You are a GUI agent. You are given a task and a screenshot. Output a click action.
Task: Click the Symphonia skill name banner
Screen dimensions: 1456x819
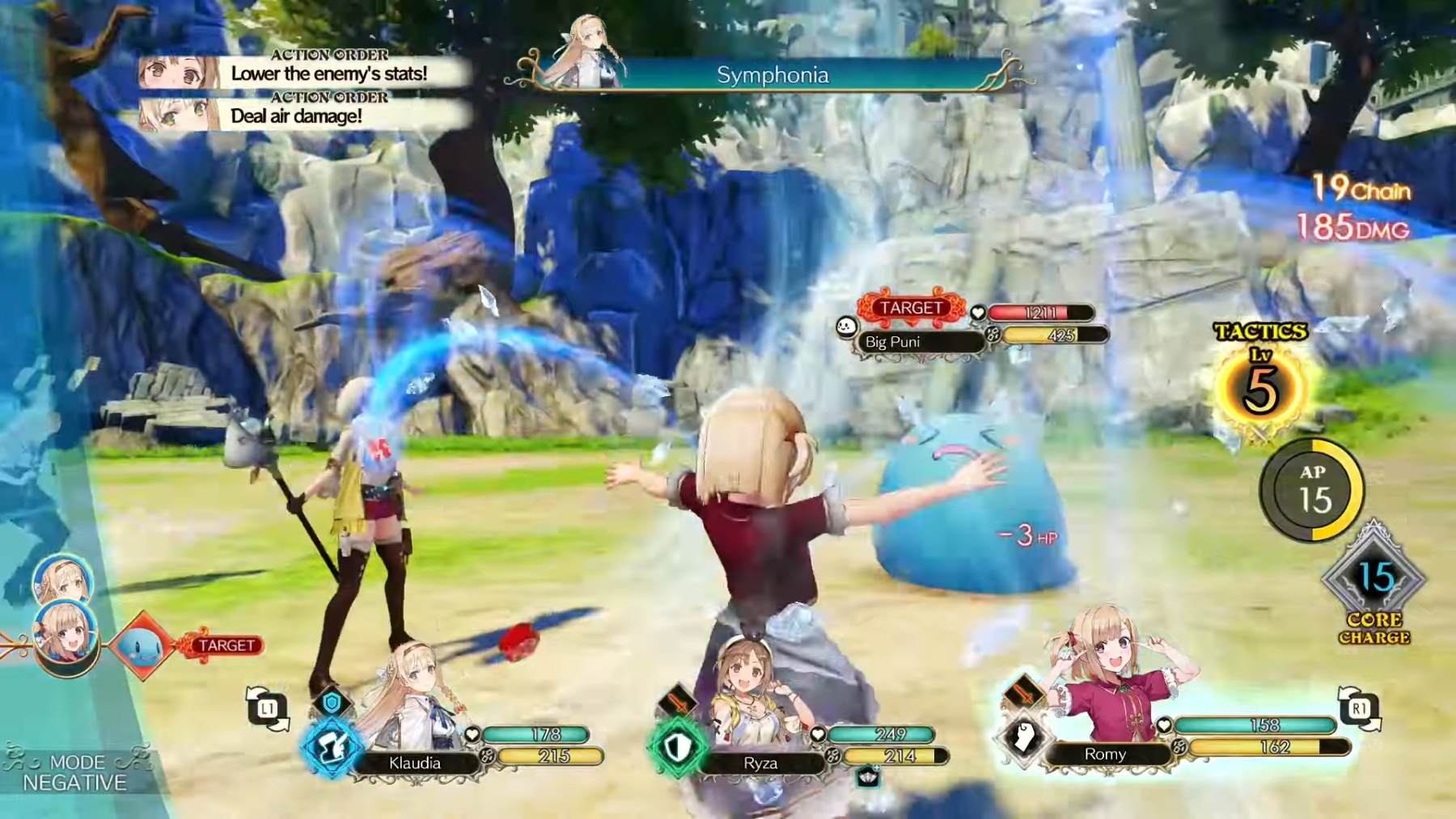[772, 75]
